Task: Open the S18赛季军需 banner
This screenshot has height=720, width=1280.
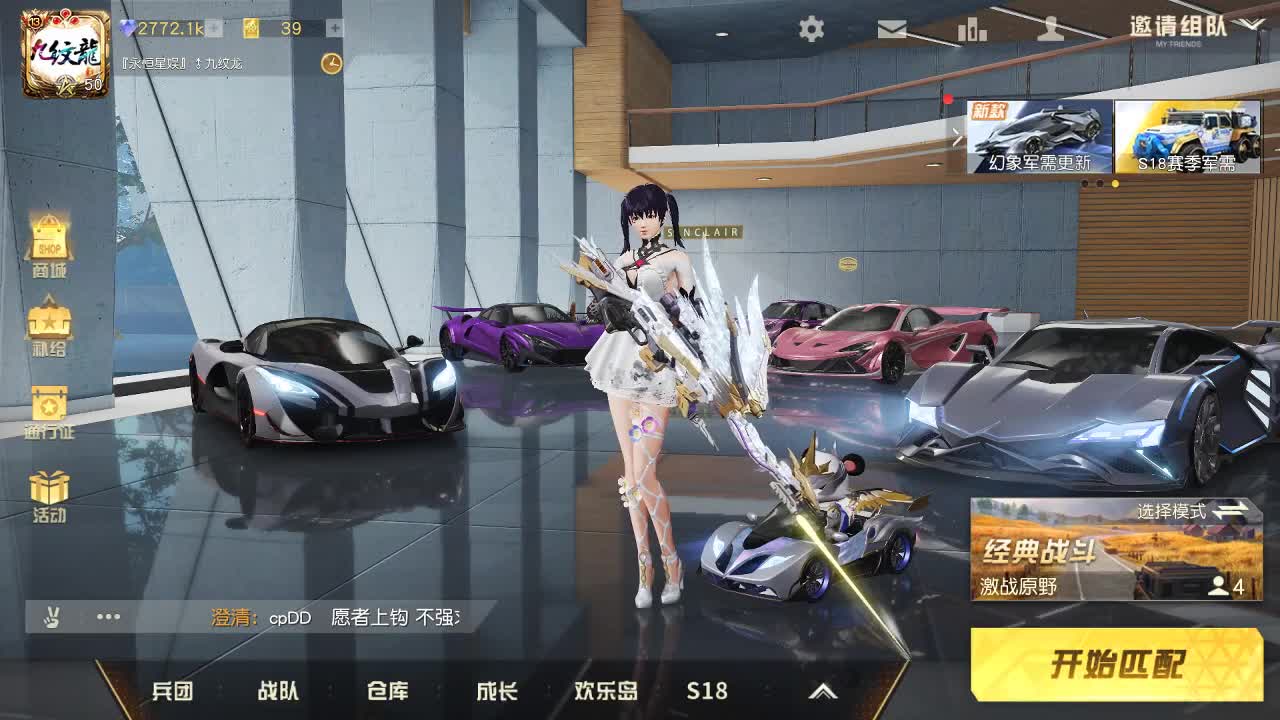Action: [x=1190, y=138]
